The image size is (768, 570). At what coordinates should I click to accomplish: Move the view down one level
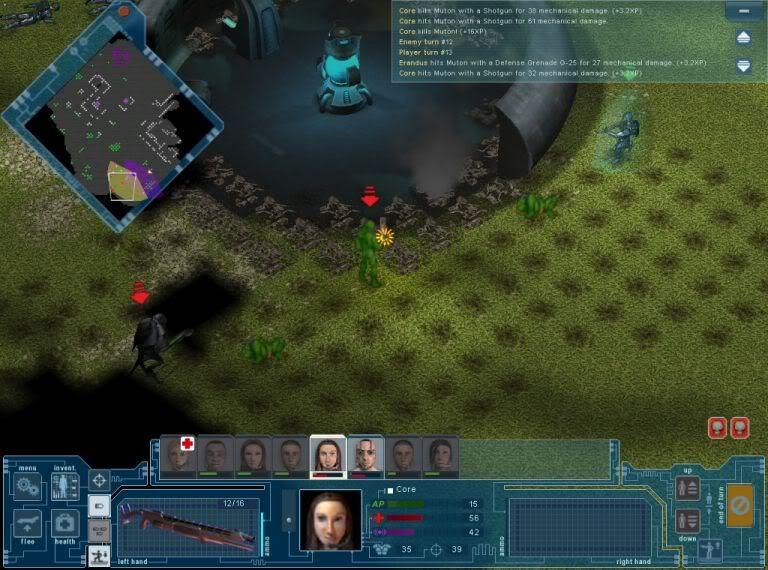(x=686, y=520)
